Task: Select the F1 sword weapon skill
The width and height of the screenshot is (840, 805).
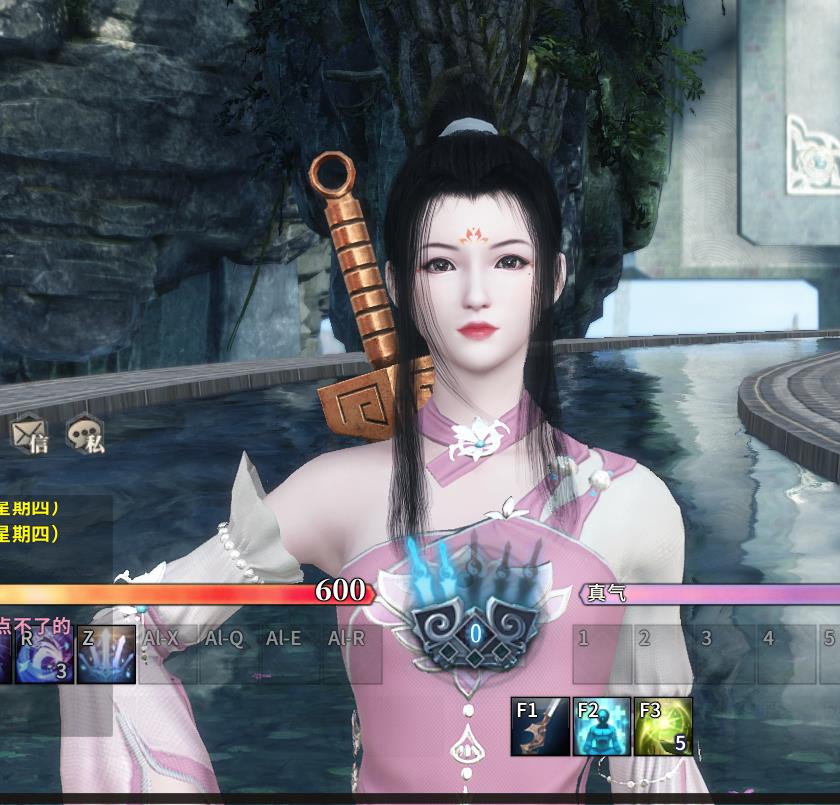Action: pyautogui.click(x=540, y=726)
